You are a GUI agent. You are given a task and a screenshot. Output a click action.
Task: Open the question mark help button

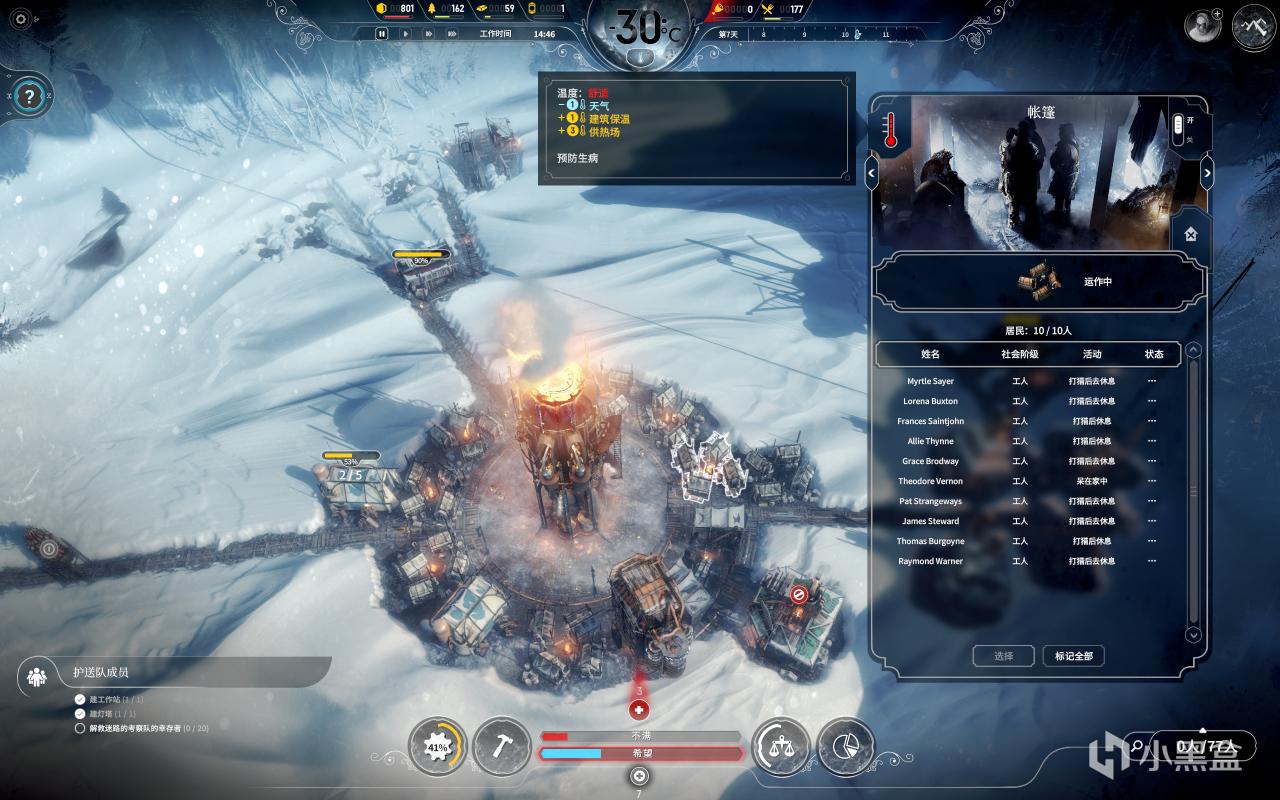tap(30, 97)
